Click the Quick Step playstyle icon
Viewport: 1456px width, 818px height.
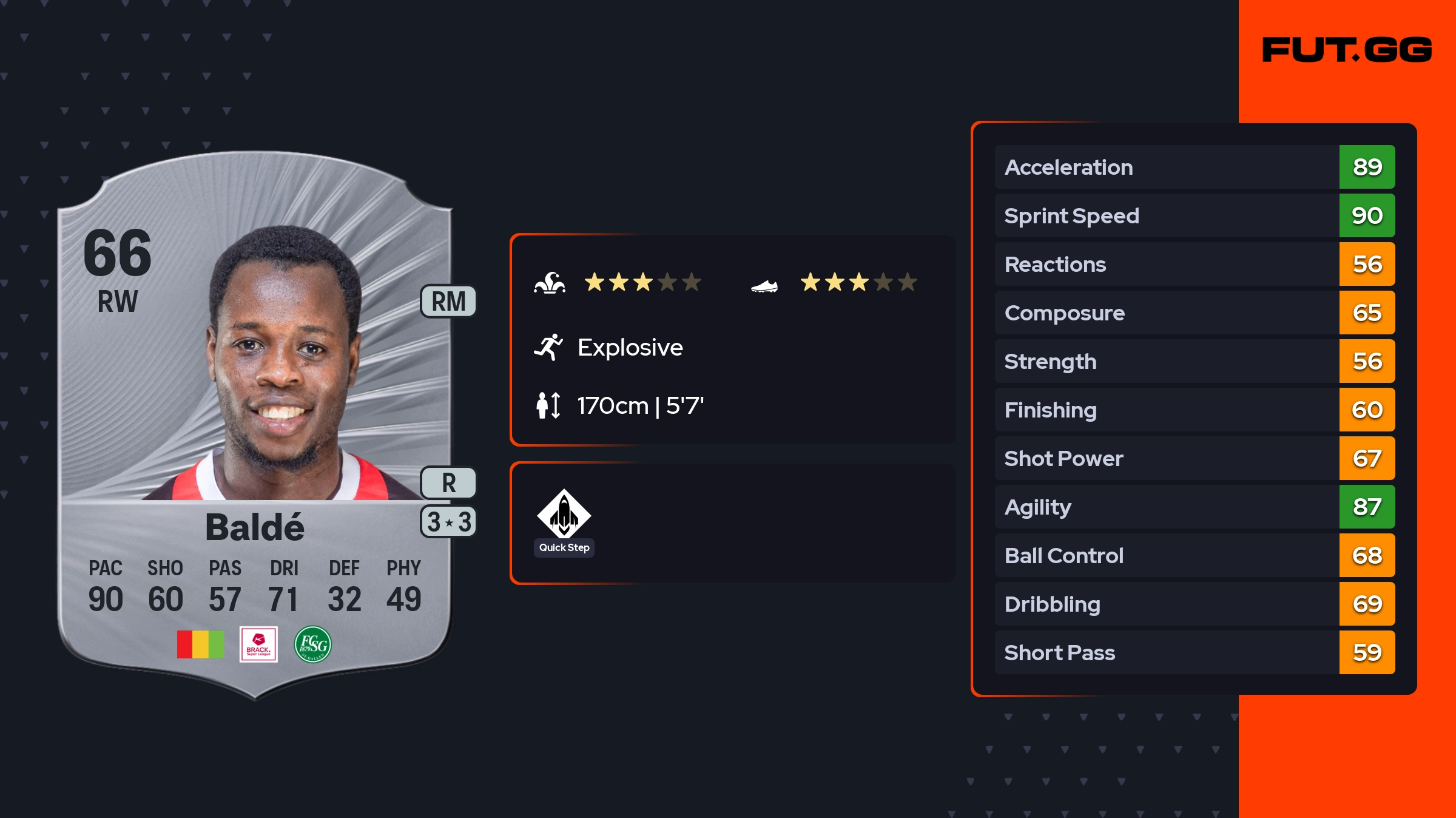click(564, 515)
